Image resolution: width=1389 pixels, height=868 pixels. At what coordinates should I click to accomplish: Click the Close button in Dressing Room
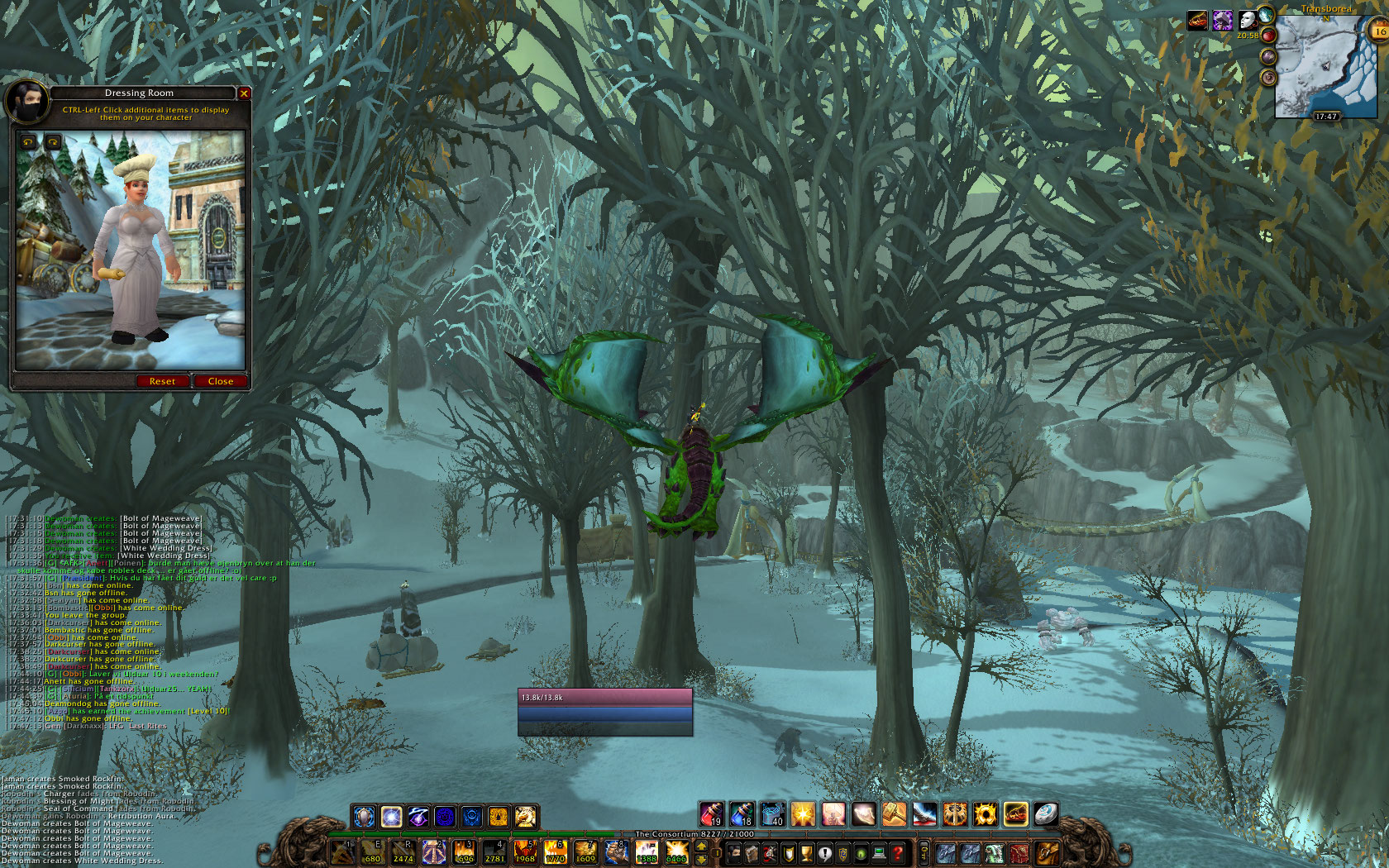220,381
